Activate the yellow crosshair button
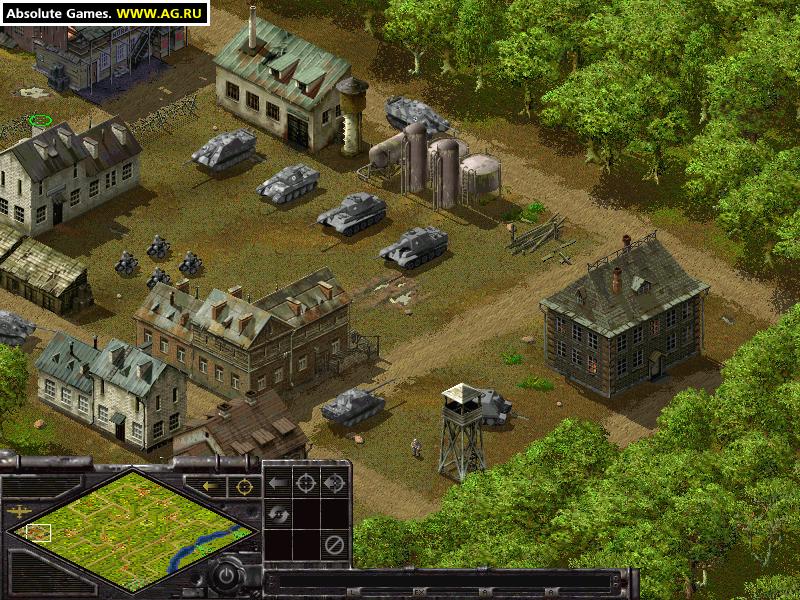The image size is (800, 600). pyautogui.click(x=243, y=487)
